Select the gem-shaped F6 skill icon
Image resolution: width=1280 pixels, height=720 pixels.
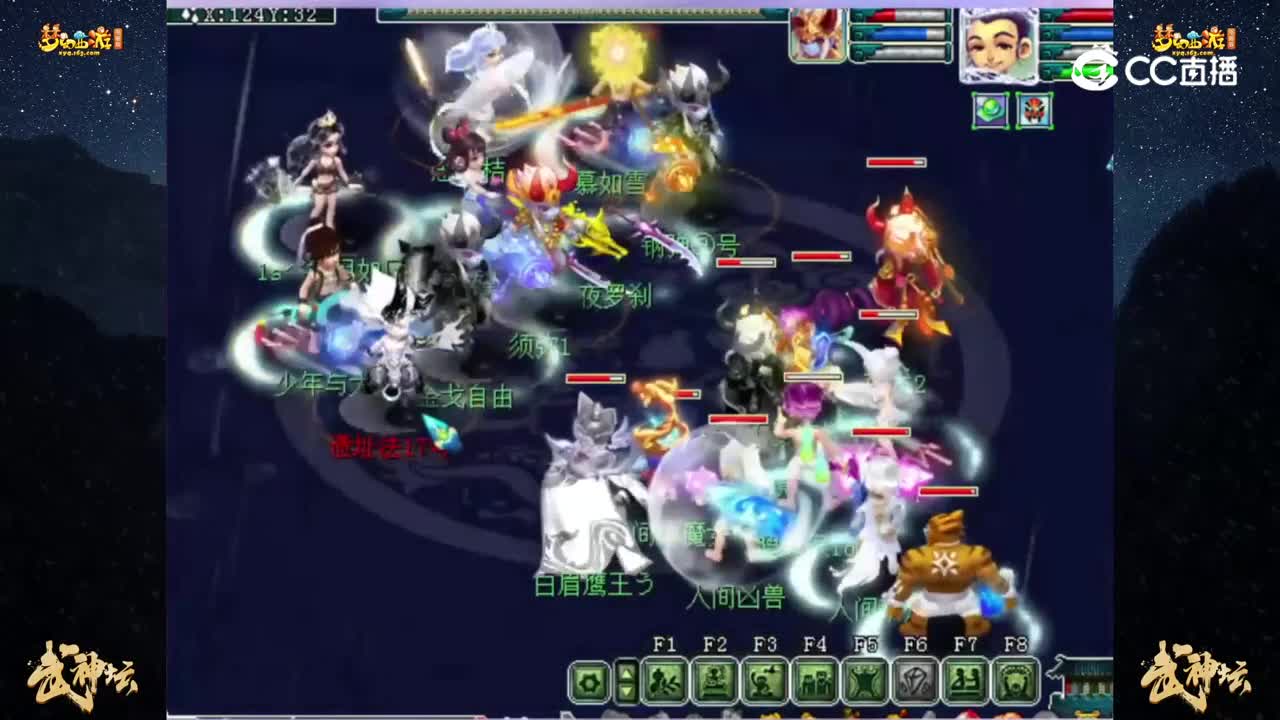pyautogui.click(x=916, y=678)
